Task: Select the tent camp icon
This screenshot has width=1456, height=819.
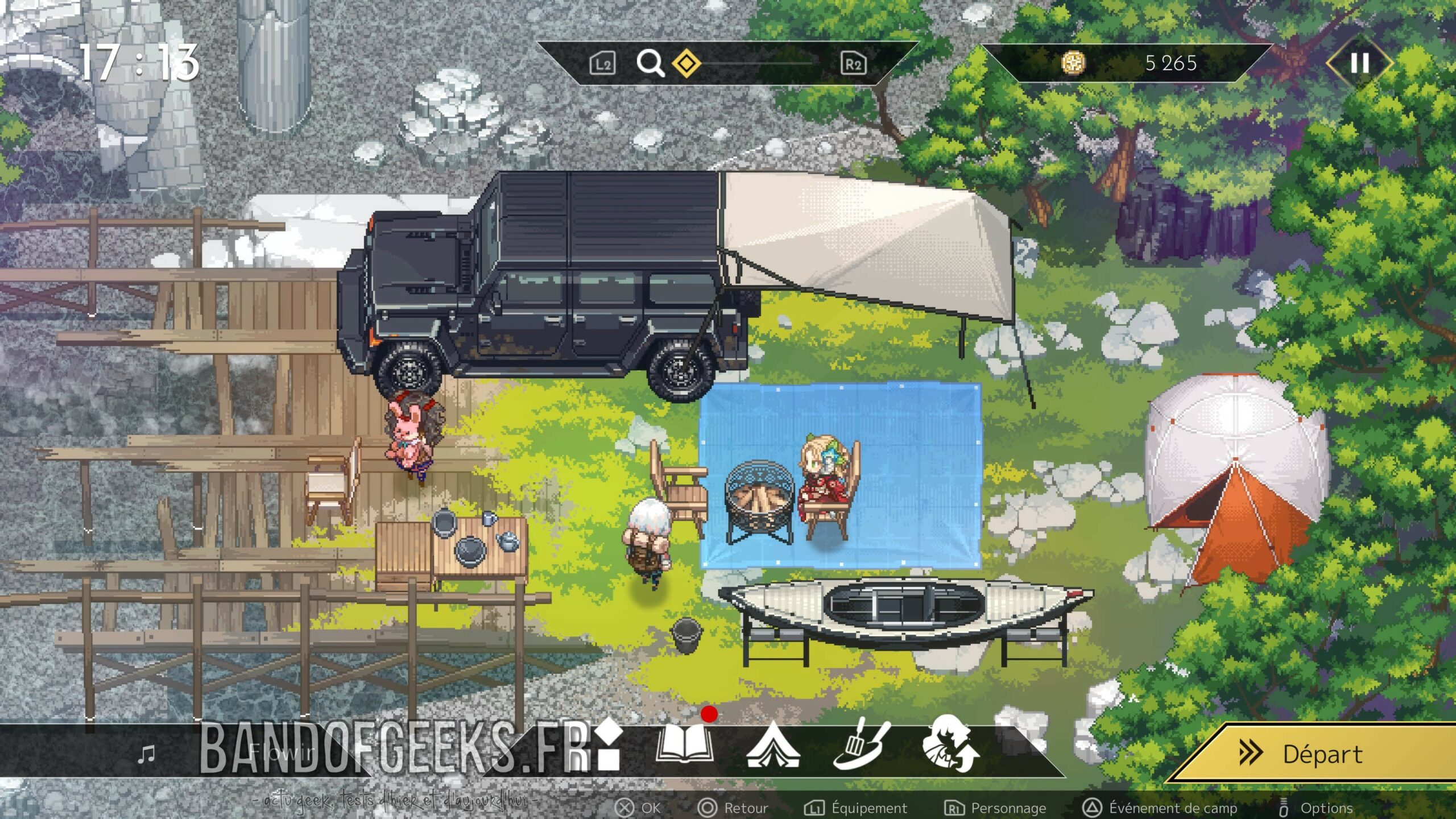Action: click(773, 745)
